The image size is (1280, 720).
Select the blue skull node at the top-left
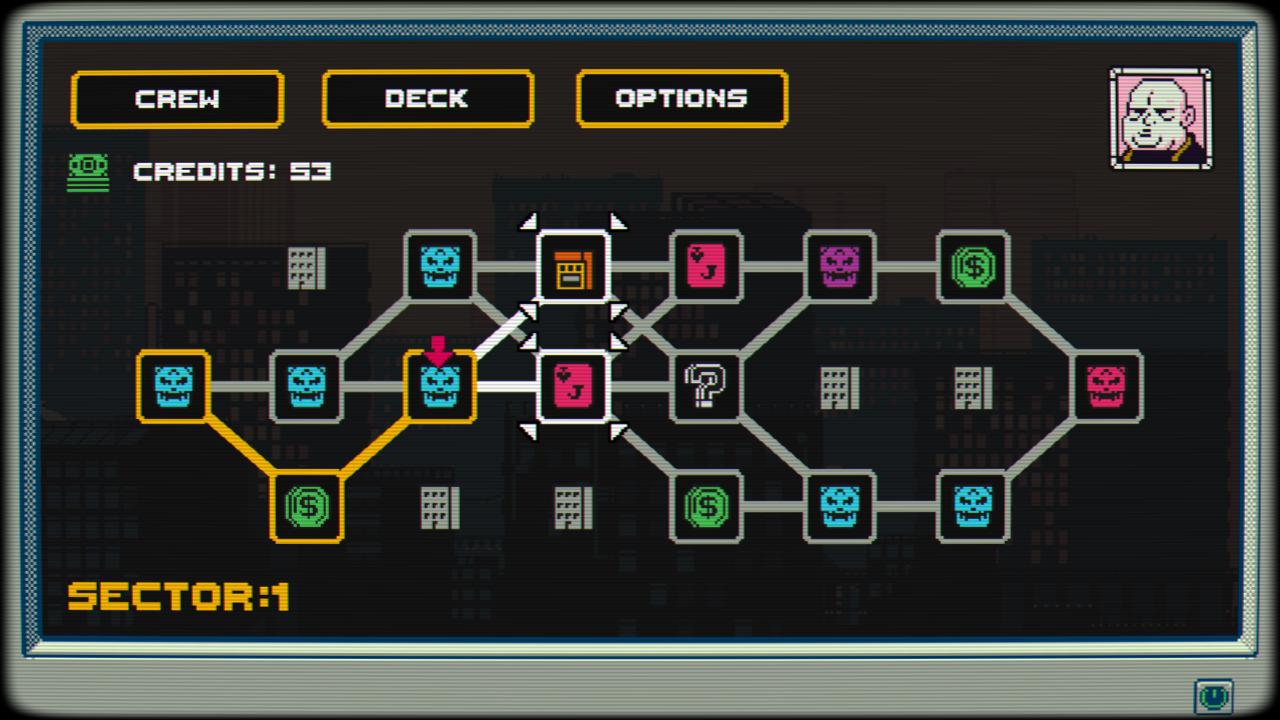coord(440,267)
